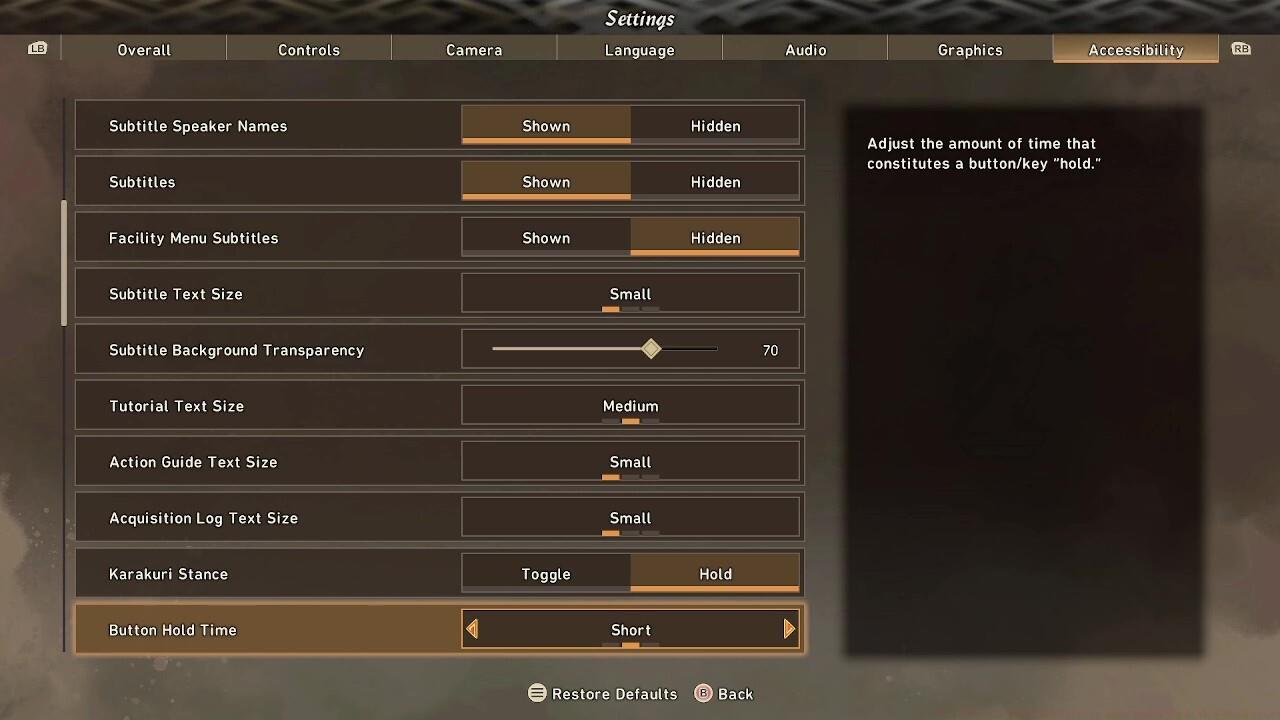Hide Subtitle Speaker Names
1280x720 pixels.
pyautogui.click(x=715, y=126)
